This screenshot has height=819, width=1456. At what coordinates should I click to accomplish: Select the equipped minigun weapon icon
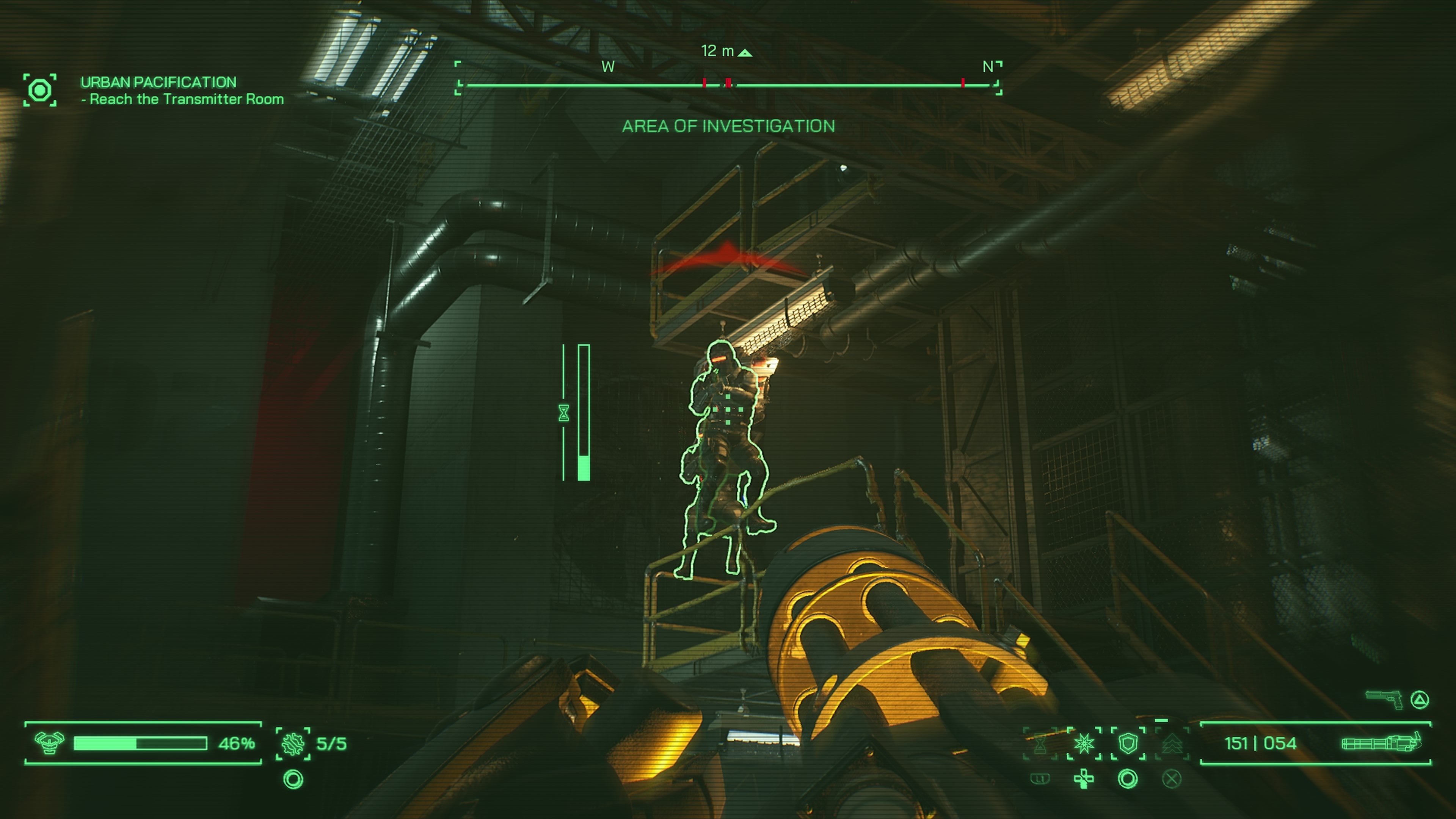[x=1381, y=743]
